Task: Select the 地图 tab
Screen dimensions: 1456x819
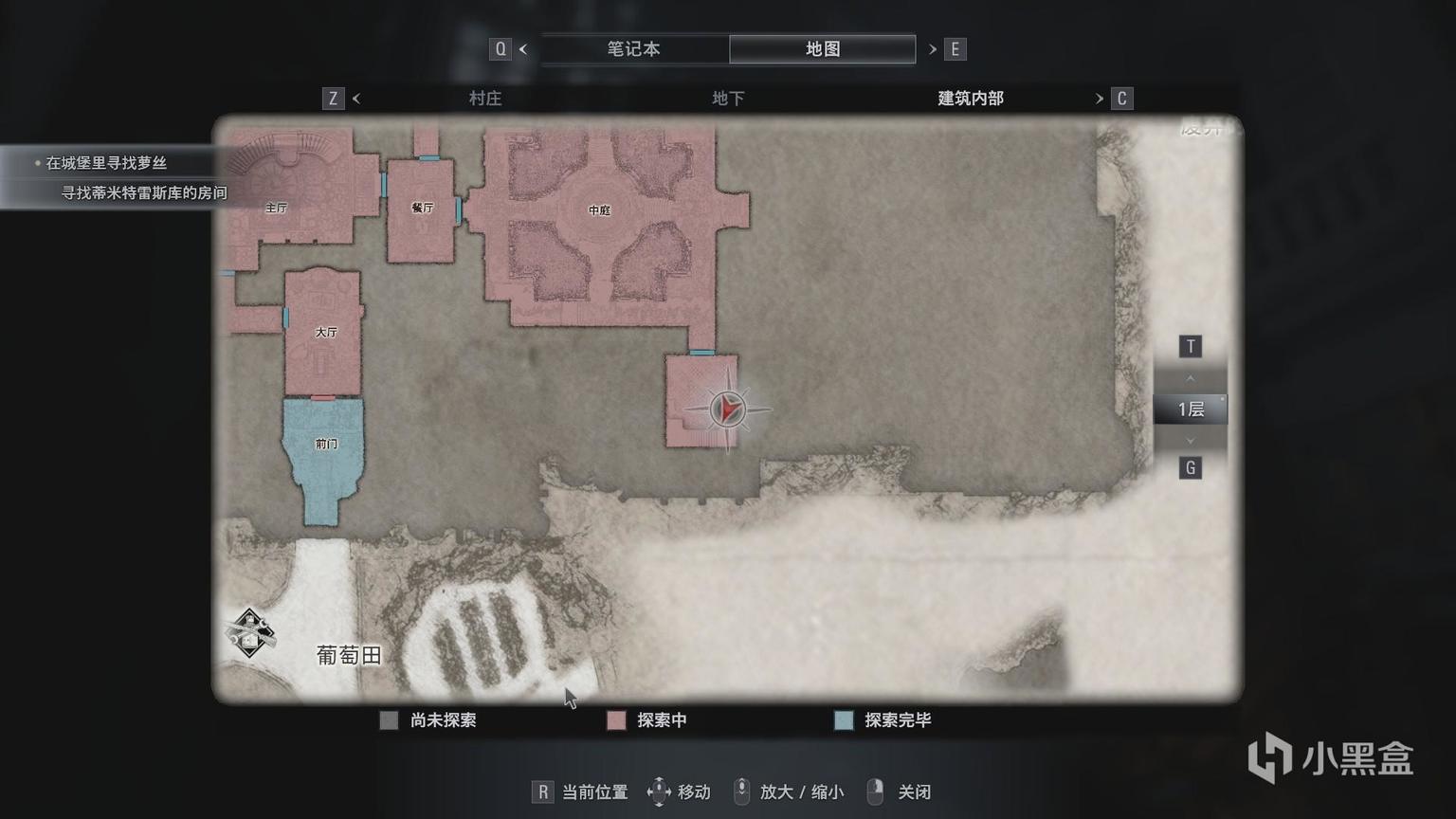Action: coord(822,49)
